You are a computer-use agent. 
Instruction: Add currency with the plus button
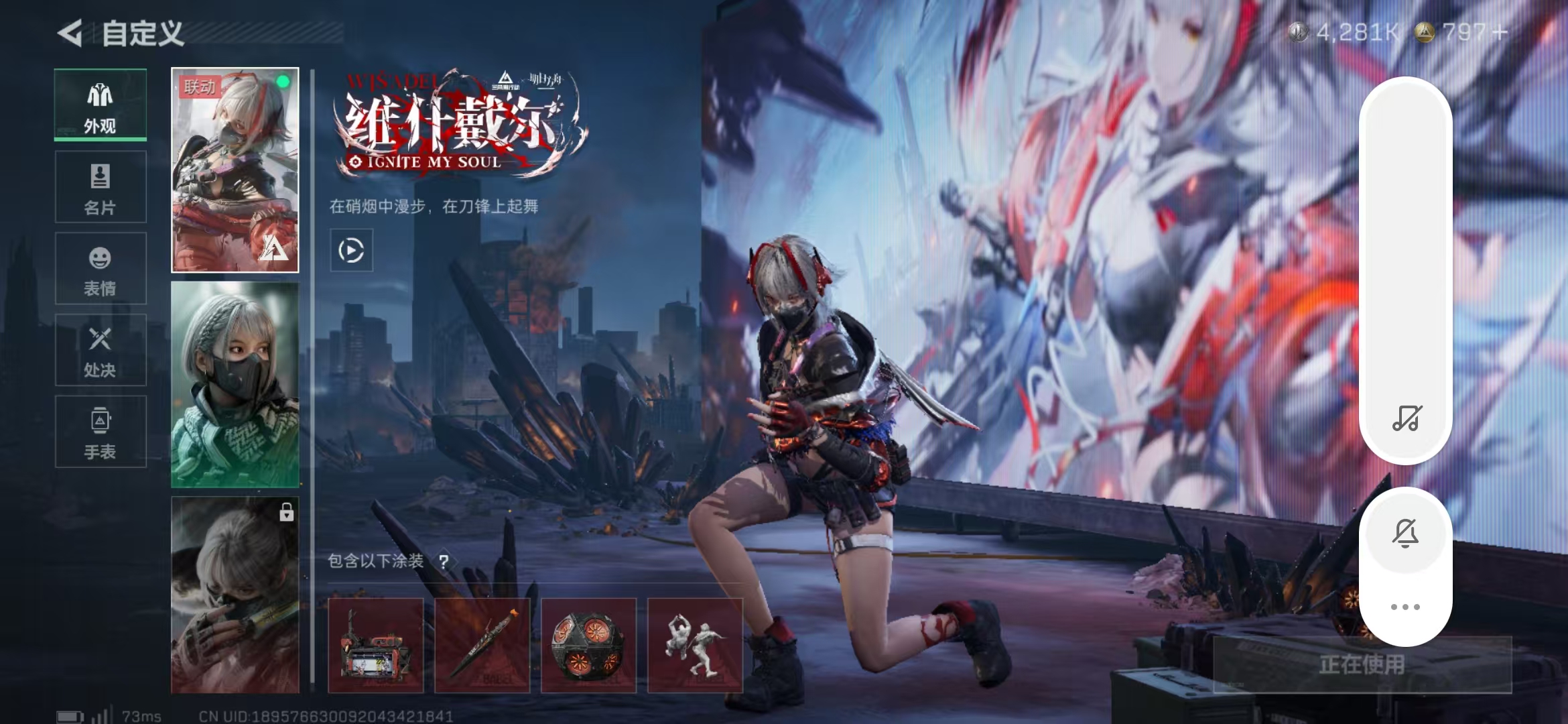point(1500,32)
